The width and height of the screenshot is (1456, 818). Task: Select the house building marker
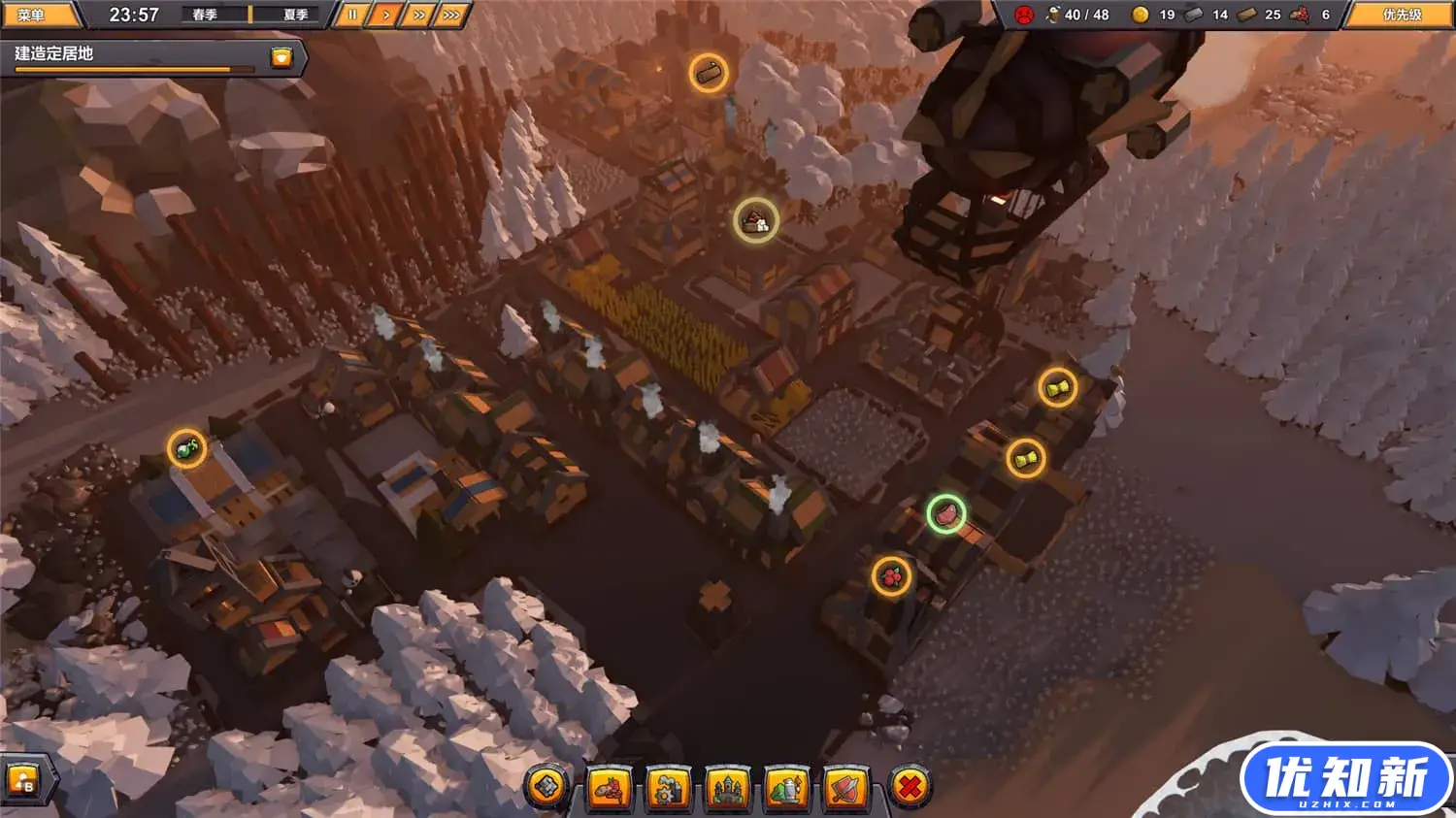[x=755, y=221]
